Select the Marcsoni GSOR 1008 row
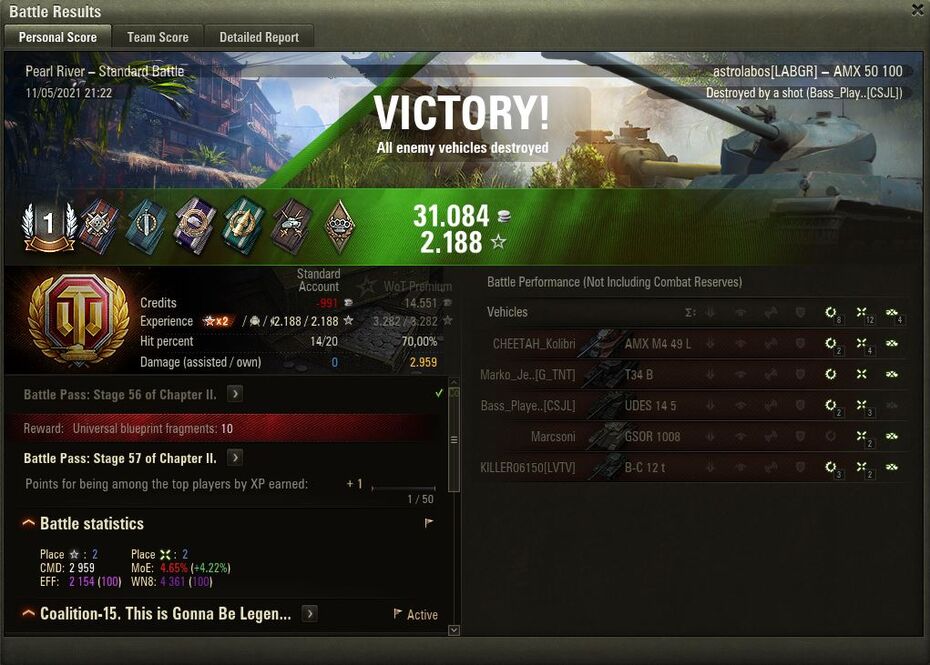 (690, 437)
